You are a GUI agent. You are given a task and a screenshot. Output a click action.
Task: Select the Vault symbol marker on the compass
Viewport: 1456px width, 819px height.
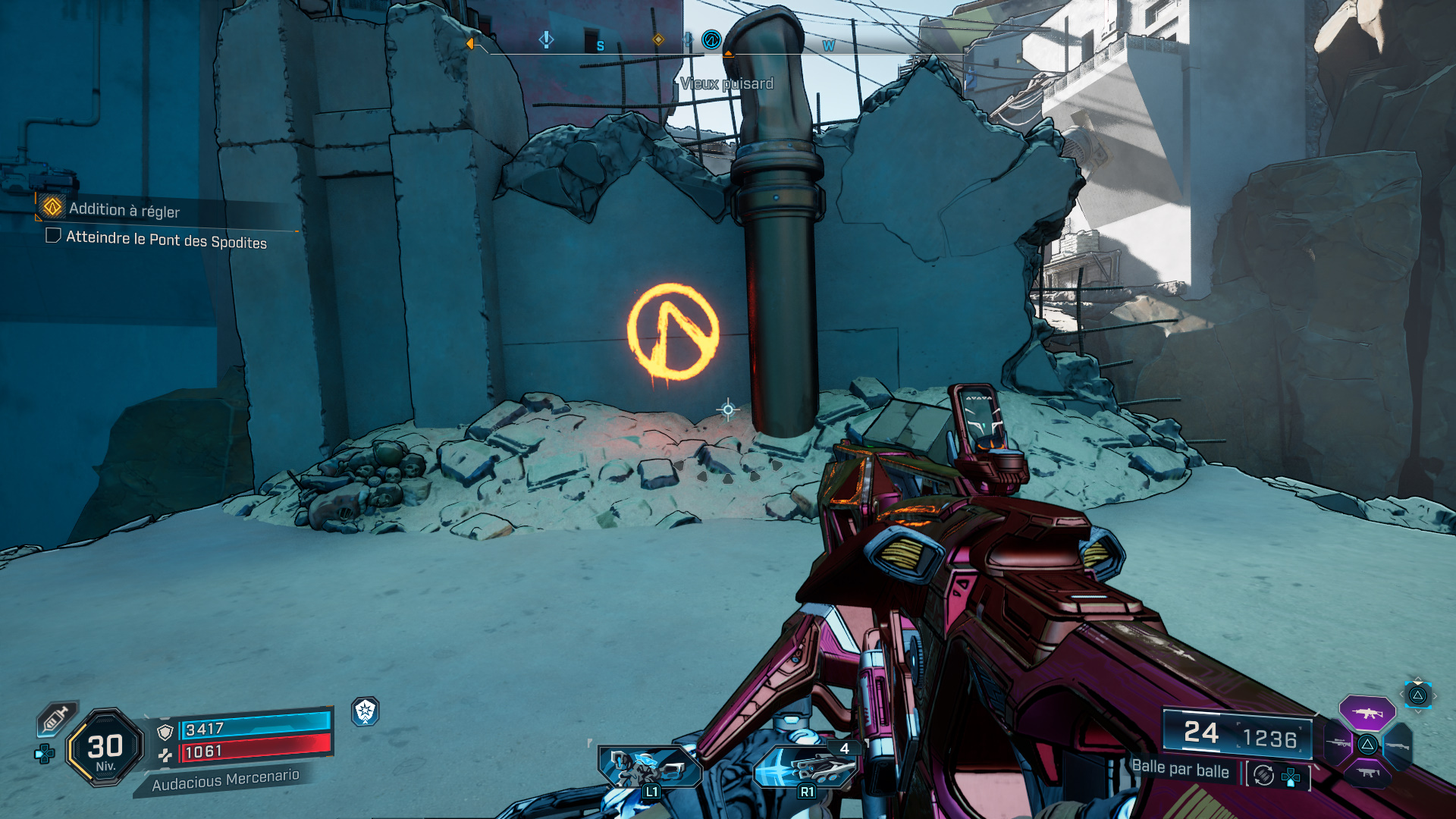click(x=711, y=39)
